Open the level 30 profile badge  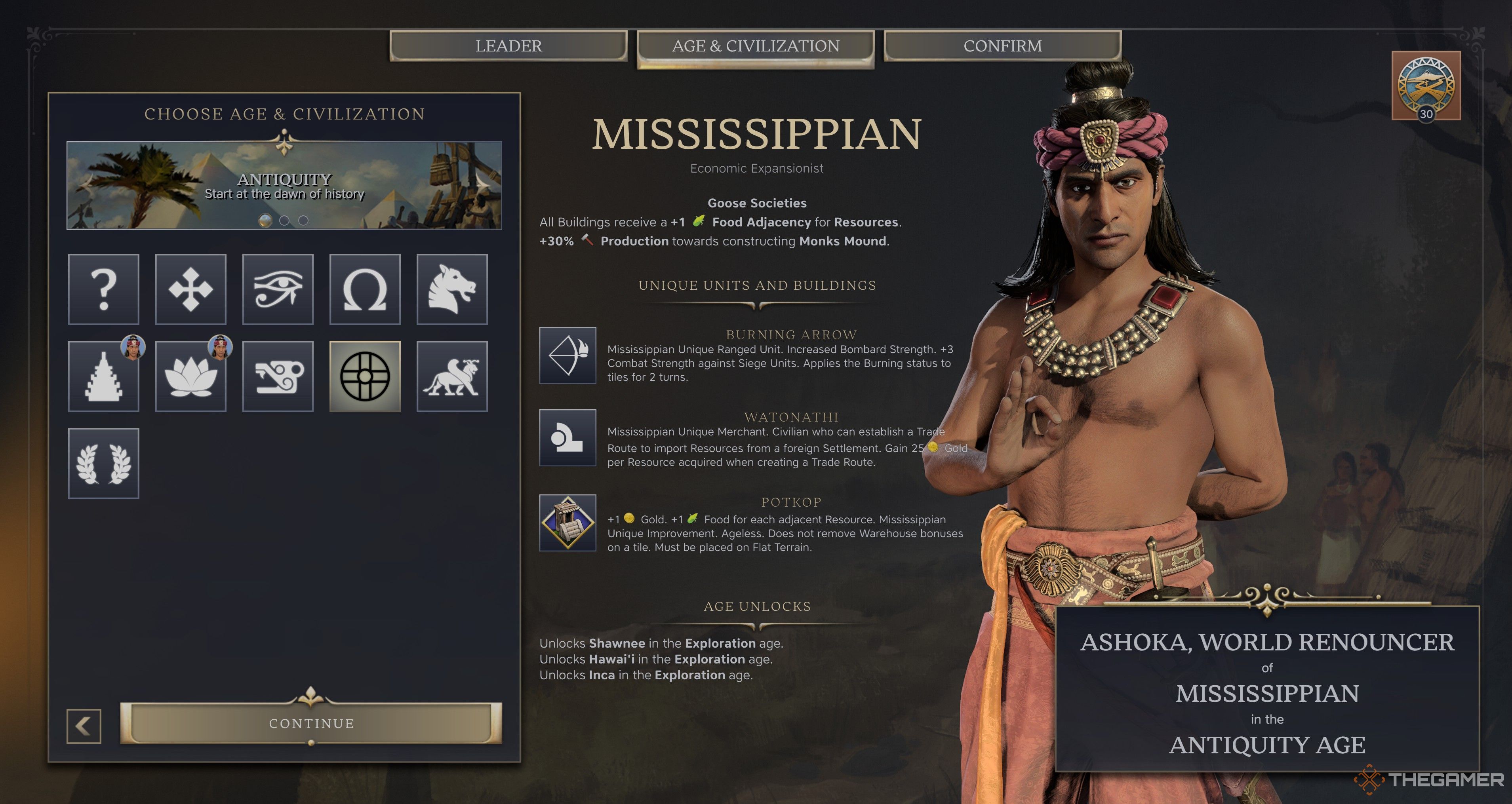1426,86
